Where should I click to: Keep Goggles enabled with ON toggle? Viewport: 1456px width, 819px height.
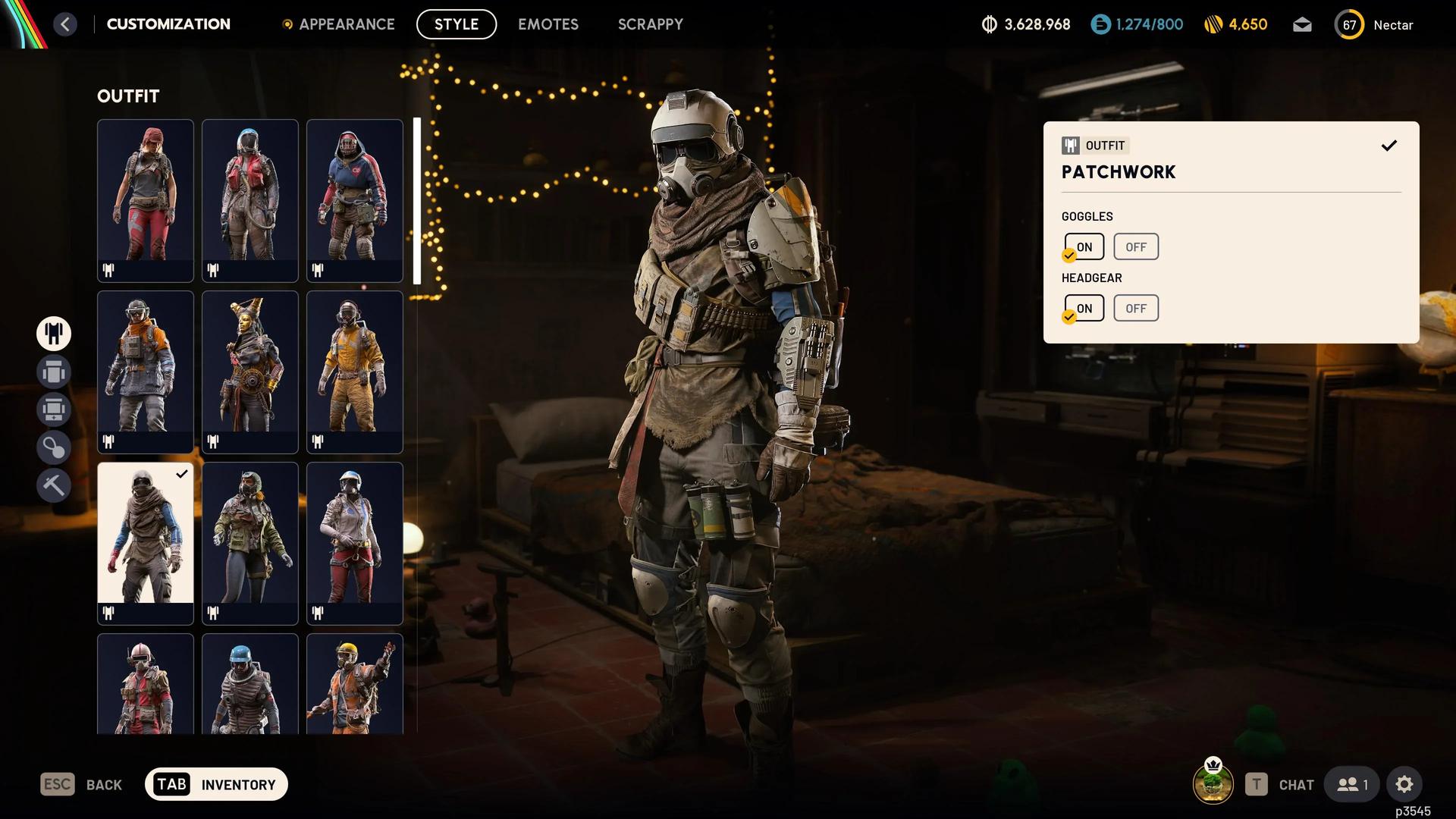[x=1084, y=246]
